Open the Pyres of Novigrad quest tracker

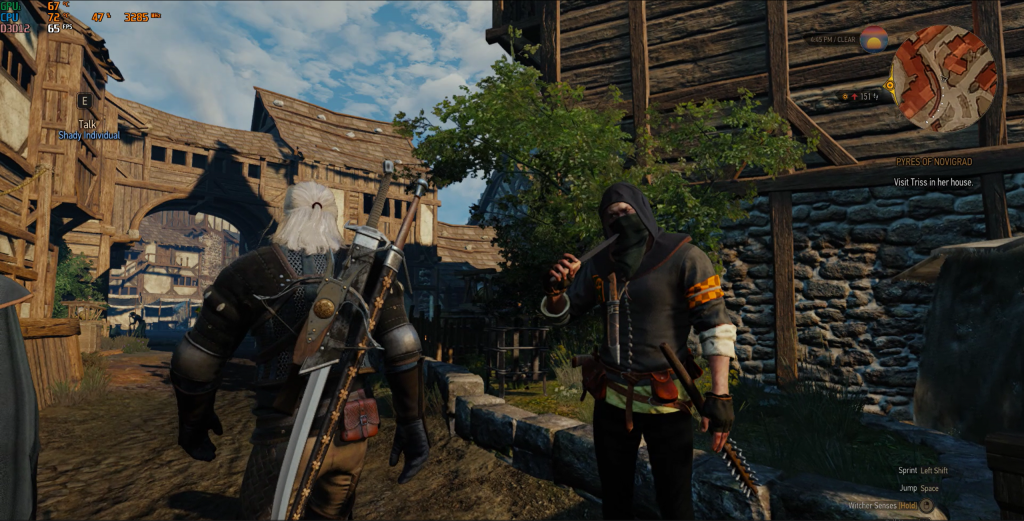pyautogui.click(x=934, y=161)
